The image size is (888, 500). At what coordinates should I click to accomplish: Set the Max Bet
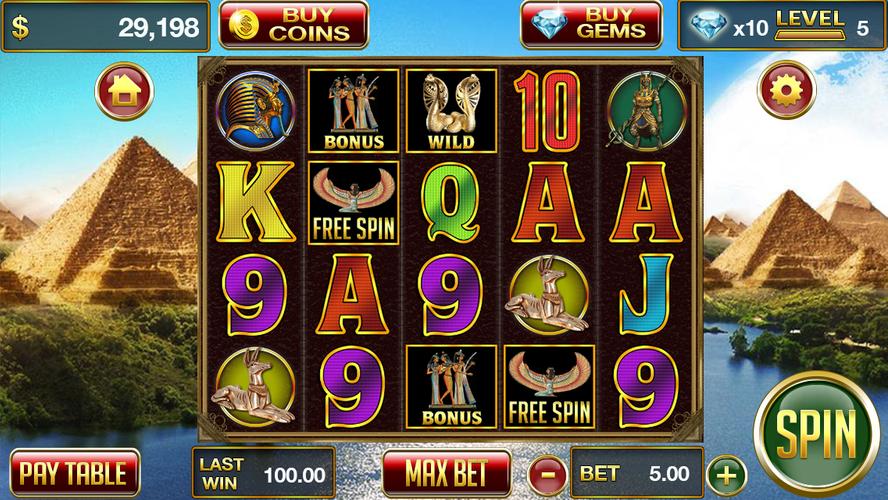[x=445, y=472]
